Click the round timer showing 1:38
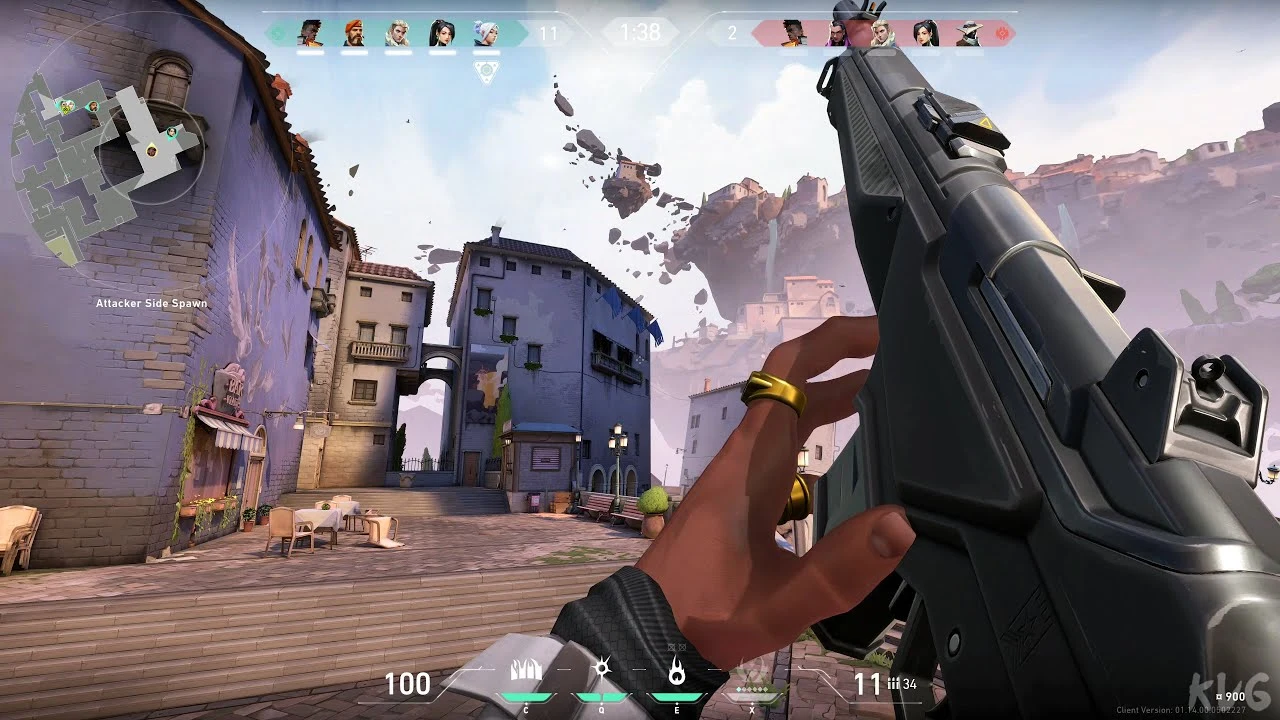This screenshot has height=720, width=1280. (x=640, y=31)
